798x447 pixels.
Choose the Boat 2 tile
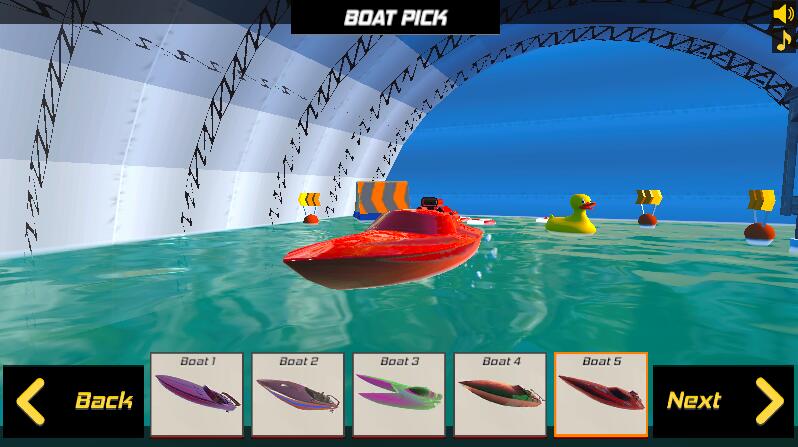298,394
